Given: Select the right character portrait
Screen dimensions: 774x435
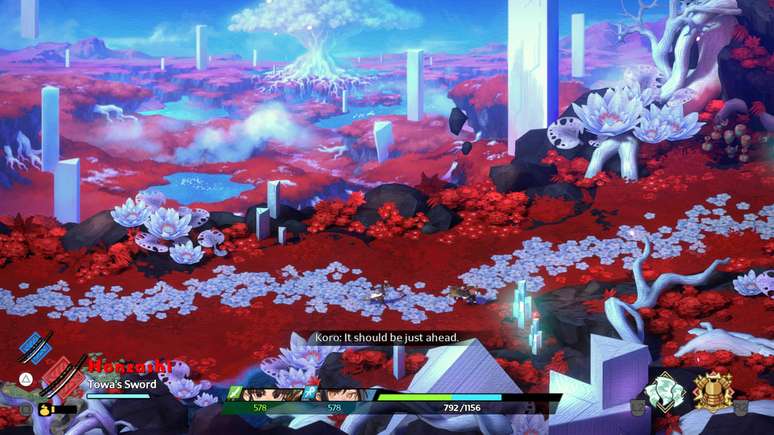Looking at the screenshot, I should pos(335,393).
